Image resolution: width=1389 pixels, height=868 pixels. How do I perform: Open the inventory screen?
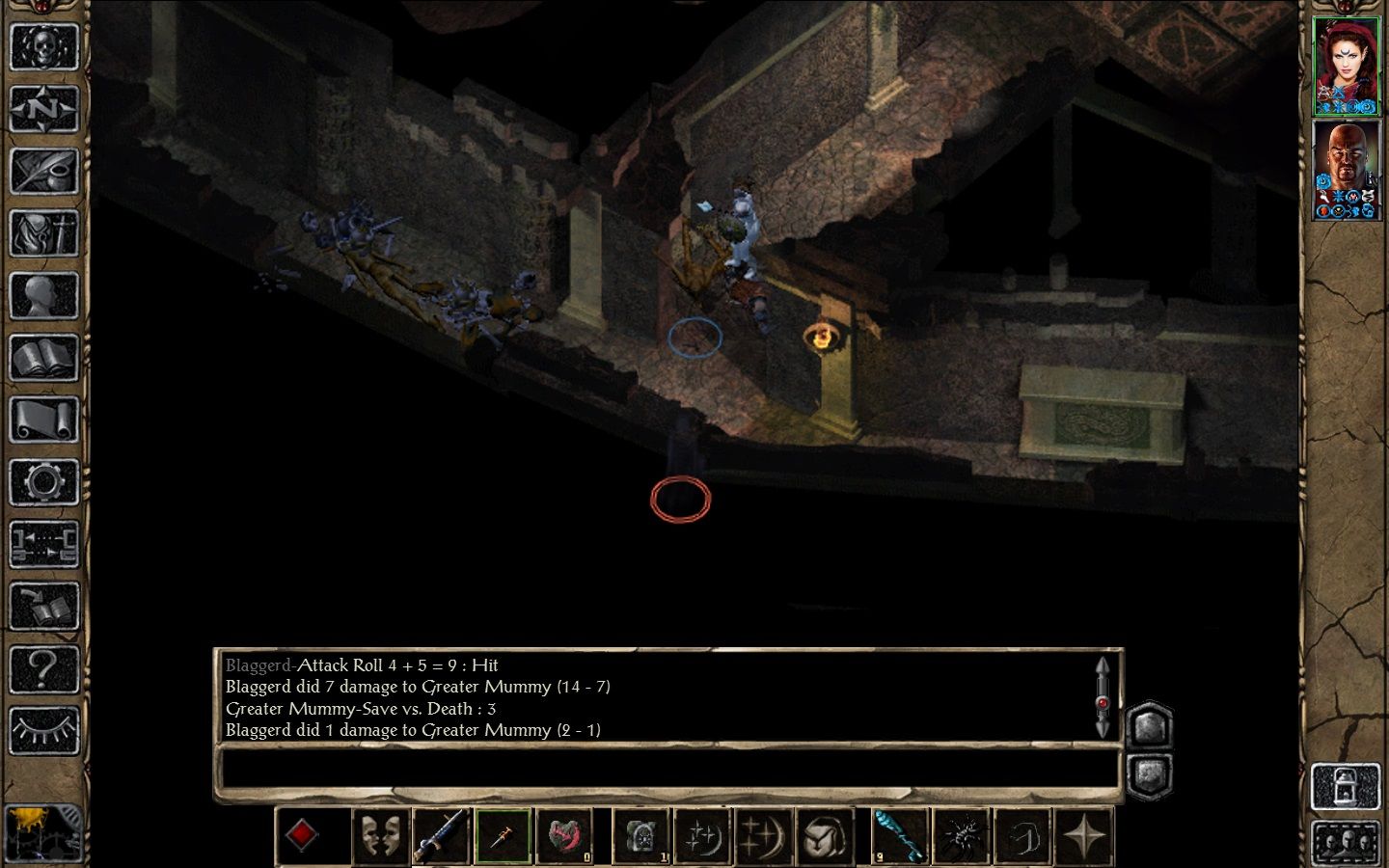tap(43, 233)
